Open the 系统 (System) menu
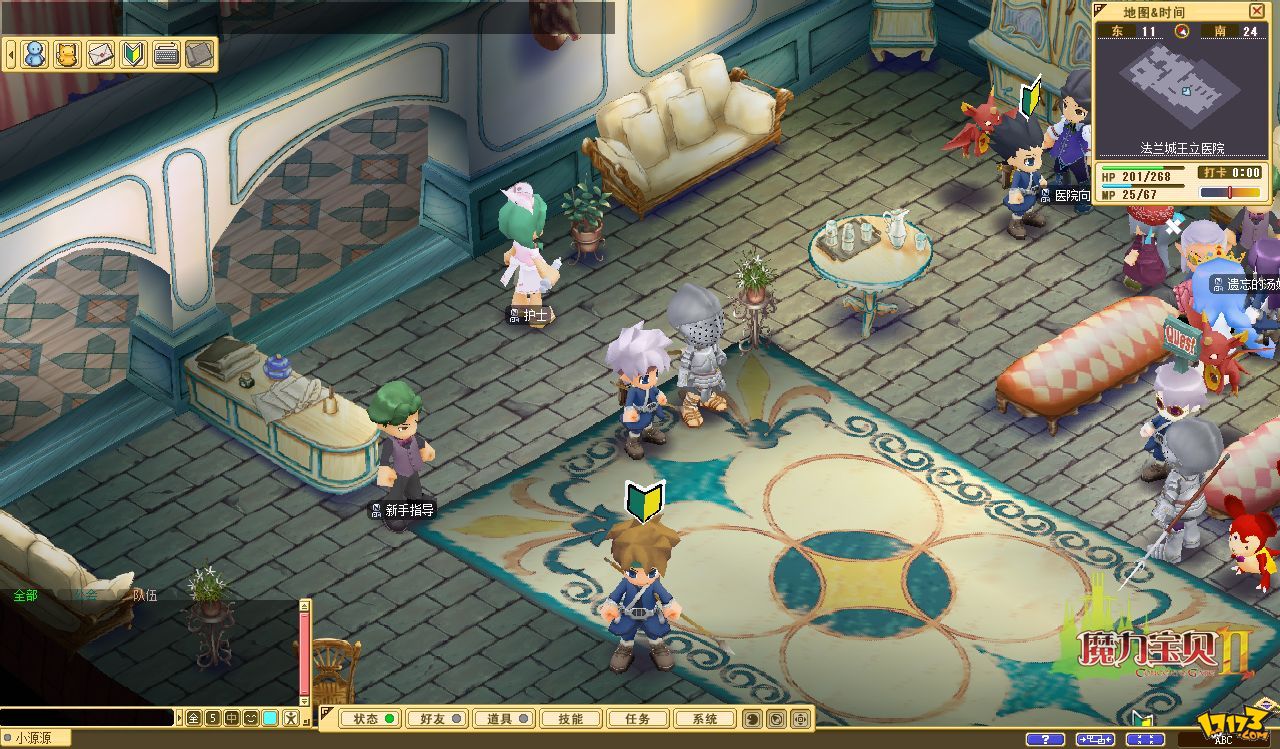Viewport: 1280px width, 749px height. [x=704, y=719]
